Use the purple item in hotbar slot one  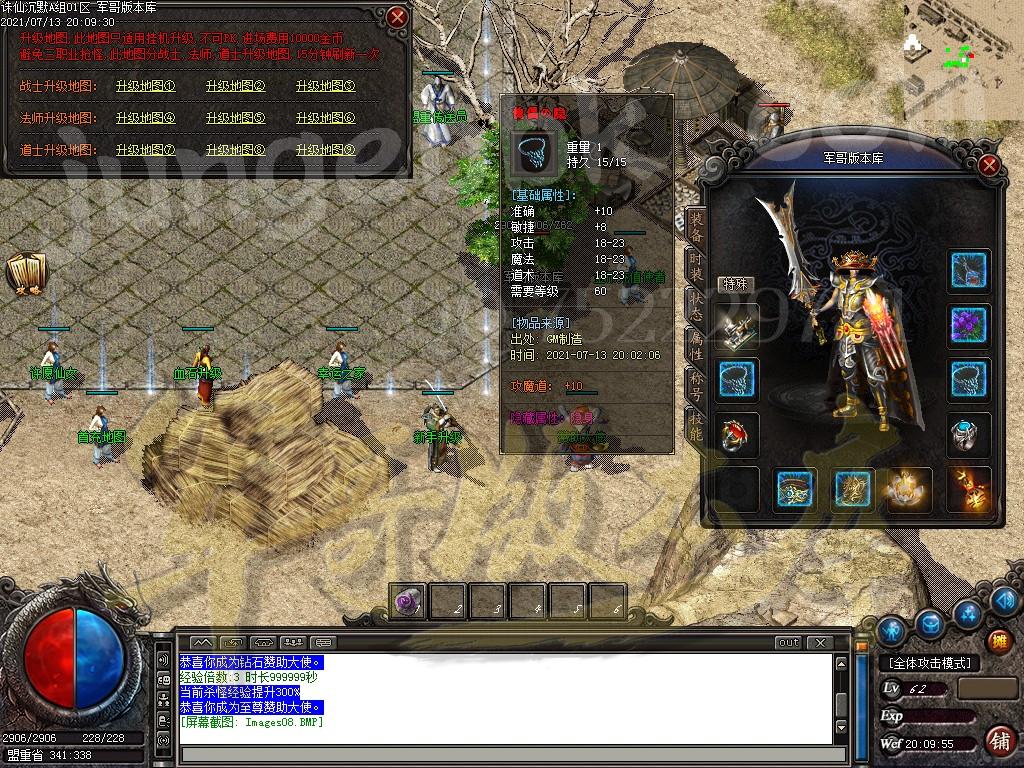408,602
